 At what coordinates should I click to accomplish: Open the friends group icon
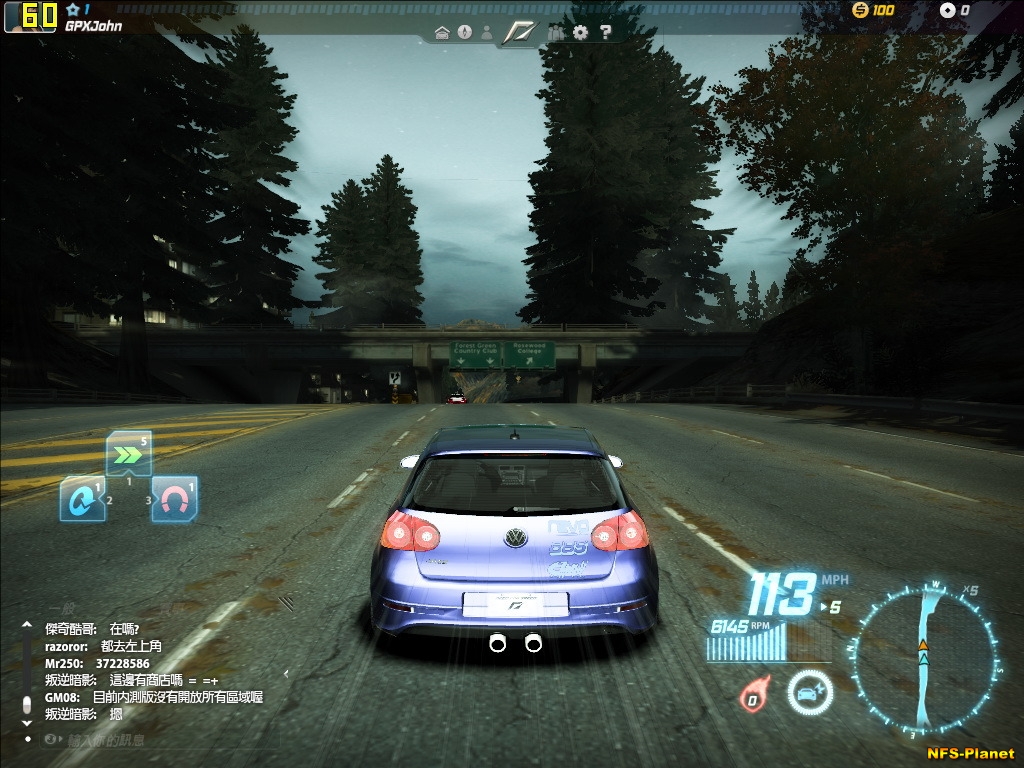(557, 33)
